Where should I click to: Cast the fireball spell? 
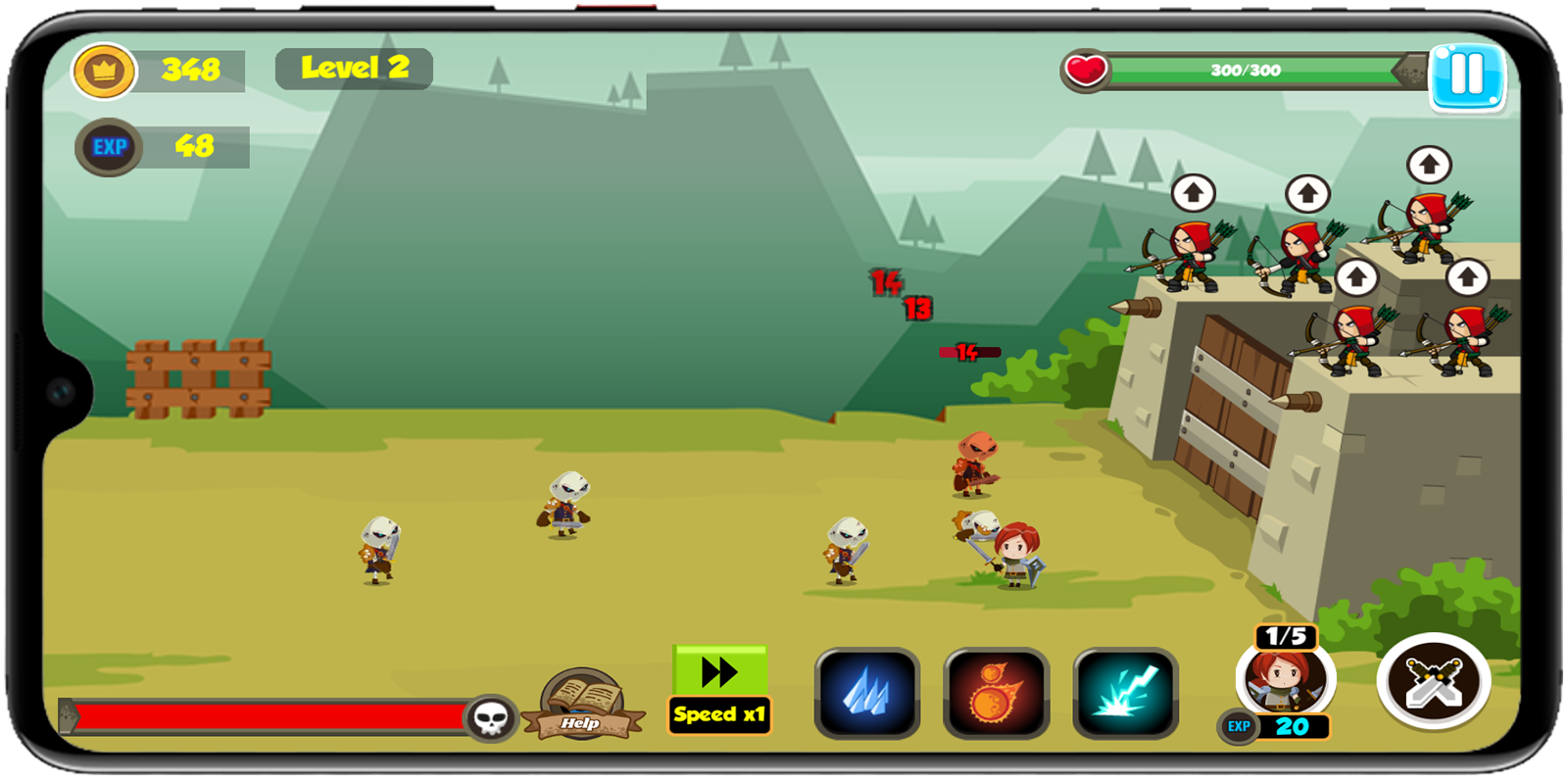(995, 690)
